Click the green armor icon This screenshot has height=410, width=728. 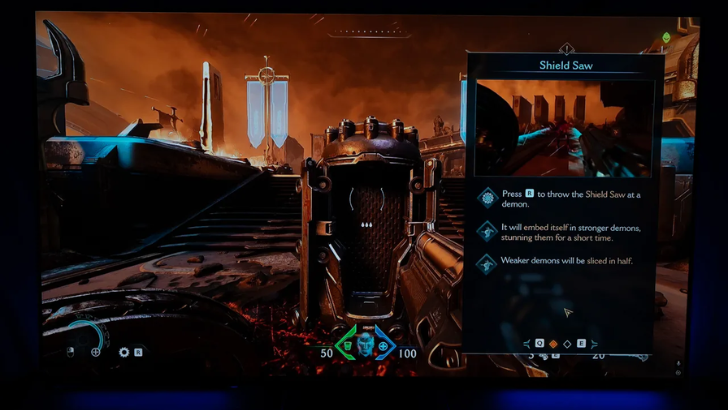tap(346, 346)
